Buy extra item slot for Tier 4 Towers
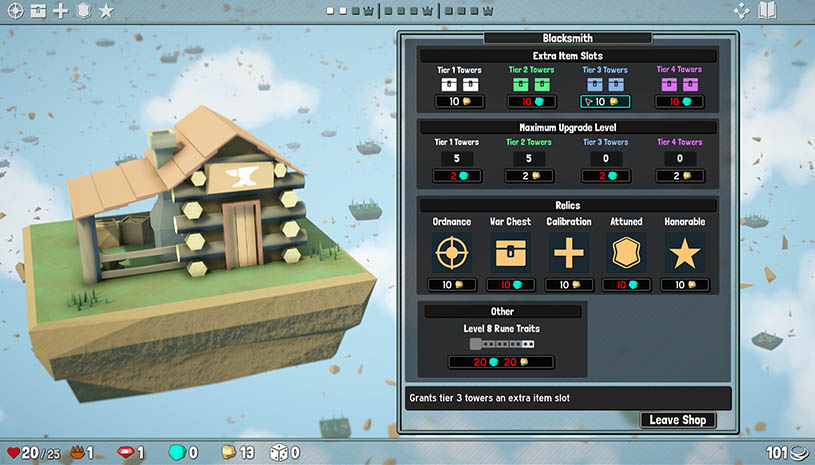 click(680, 102)
